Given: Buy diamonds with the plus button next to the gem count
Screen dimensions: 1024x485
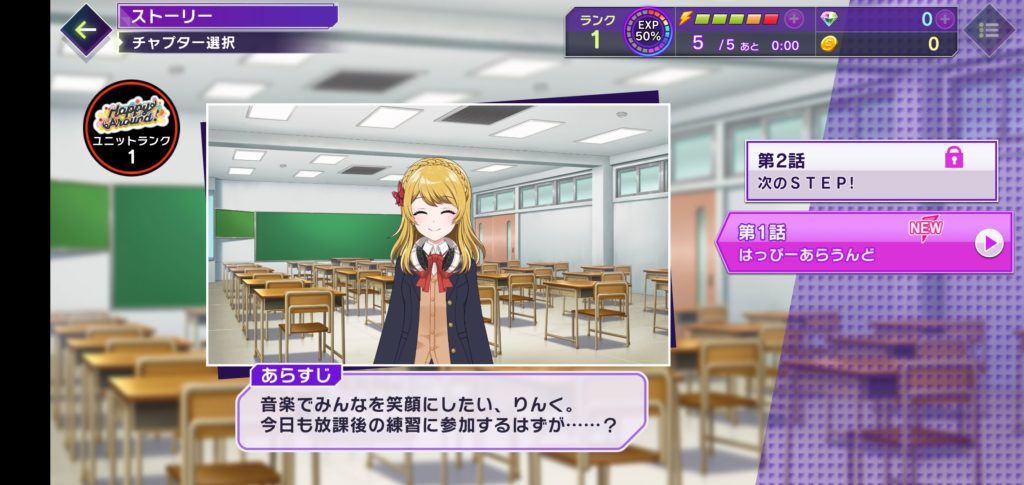Looking at the screenshot, I should coord(945,19).
